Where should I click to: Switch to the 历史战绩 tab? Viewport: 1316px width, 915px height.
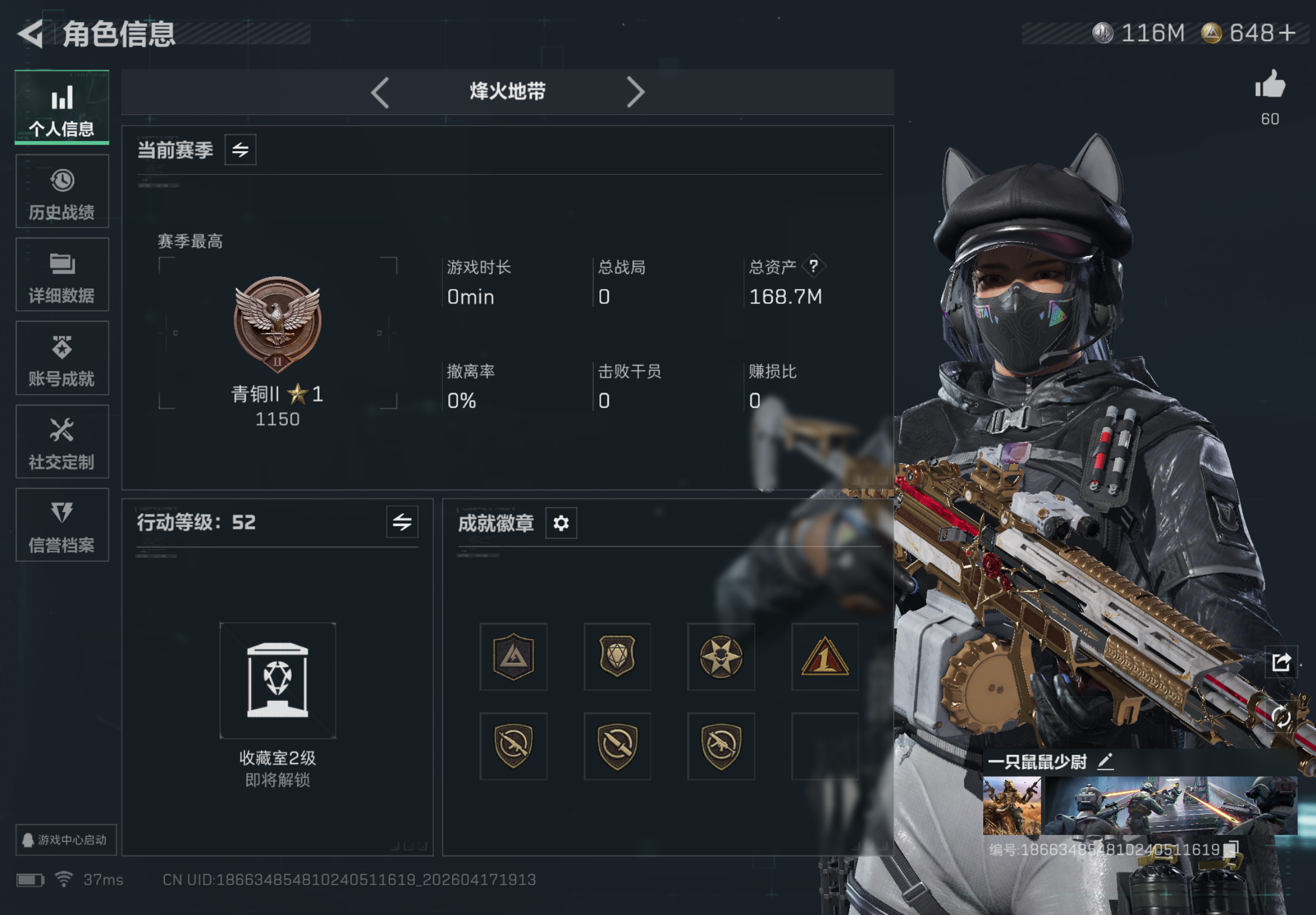[62, 191]
